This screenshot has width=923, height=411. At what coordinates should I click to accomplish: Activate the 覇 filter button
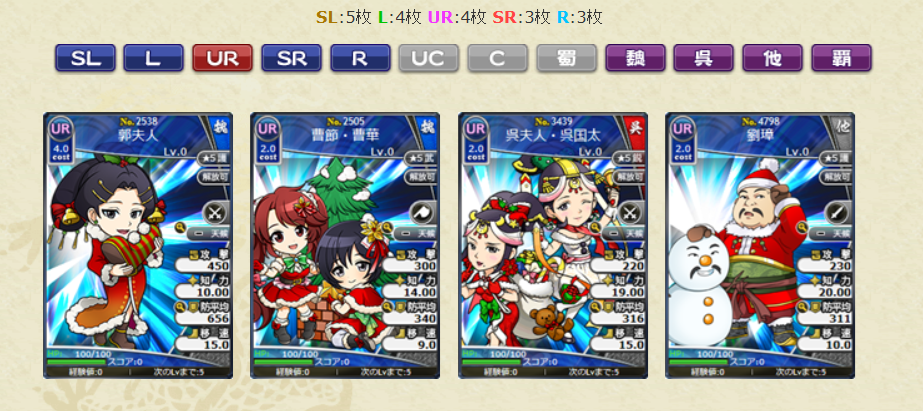841,58
